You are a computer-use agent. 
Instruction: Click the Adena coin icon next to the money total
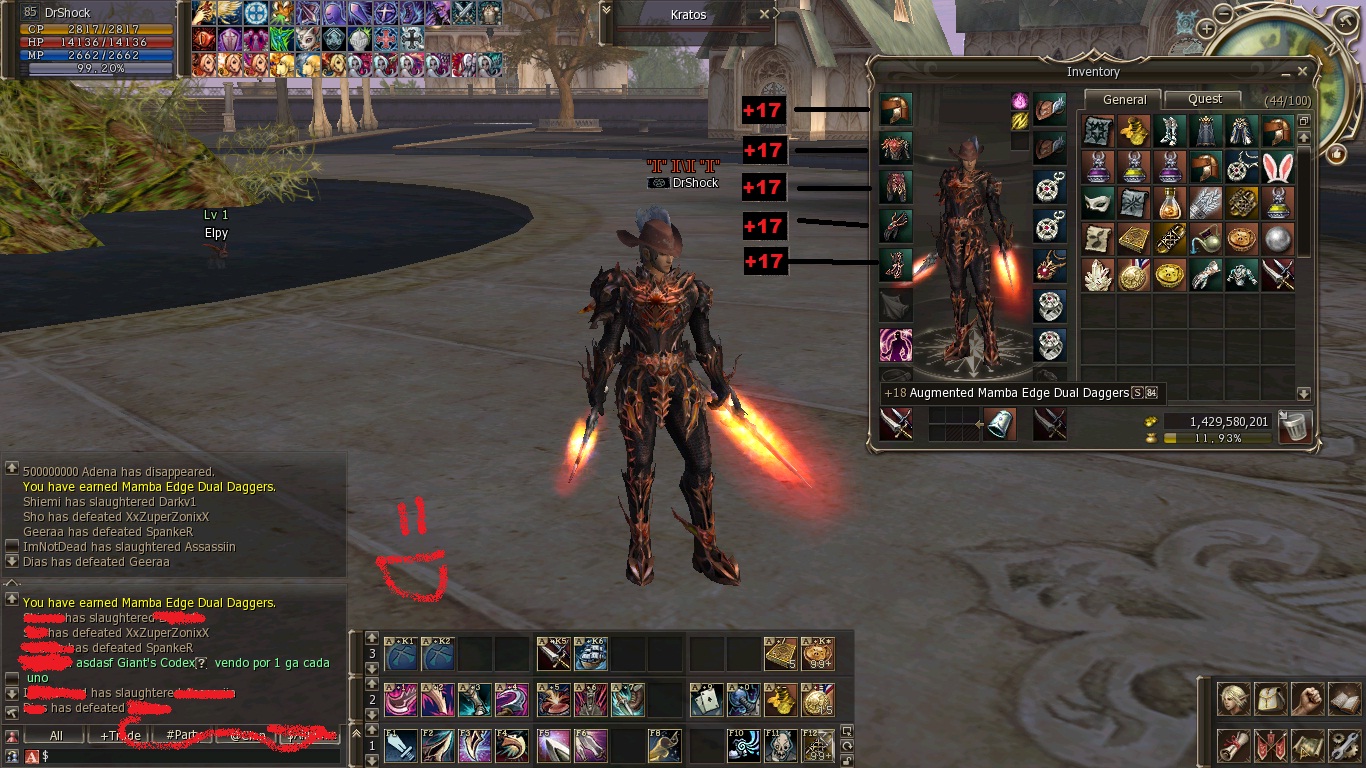click(1151, 422)
